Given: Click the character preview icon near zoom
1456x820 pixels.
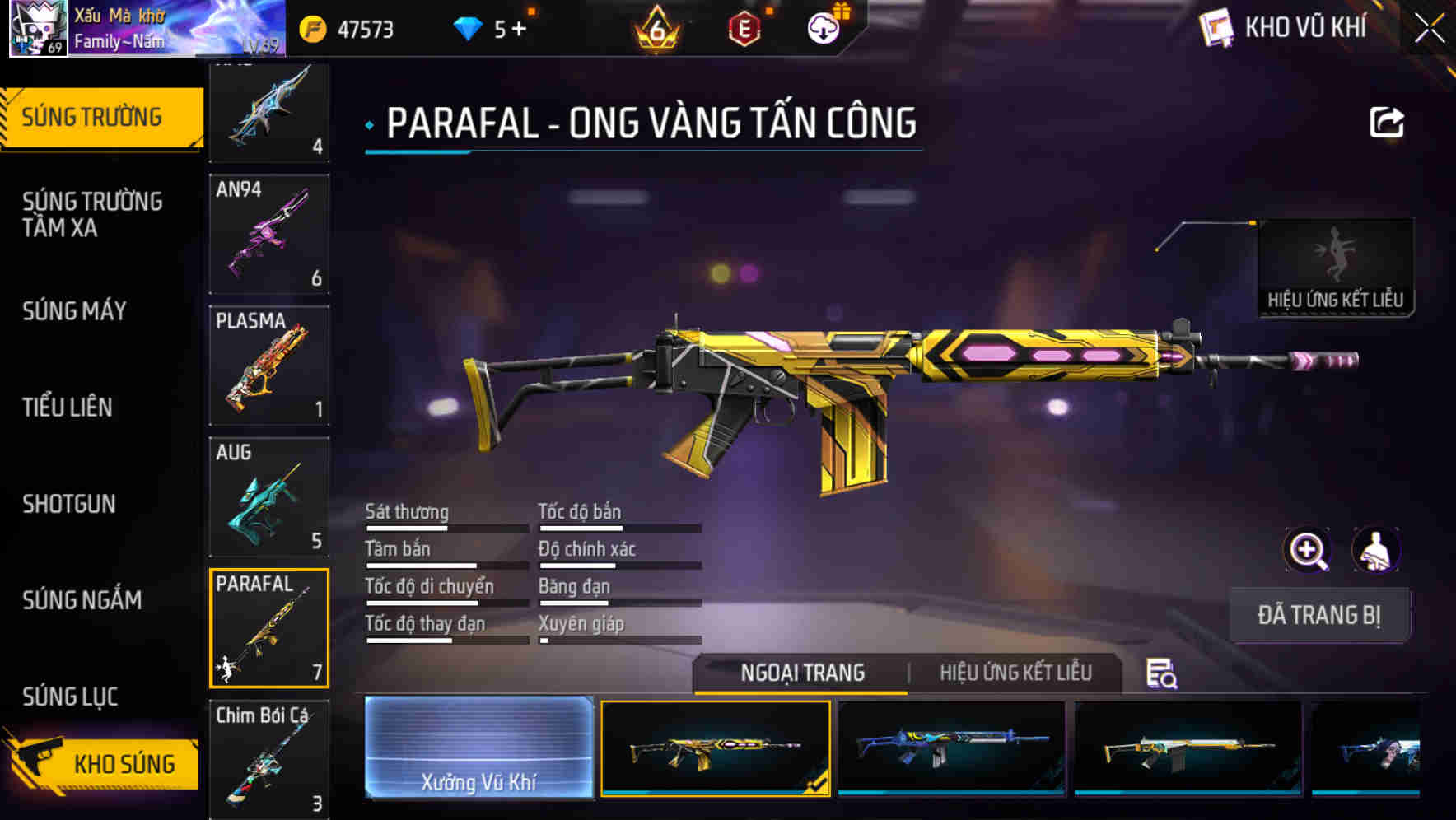Looking at the screenshot, I should pos(1377,550).
